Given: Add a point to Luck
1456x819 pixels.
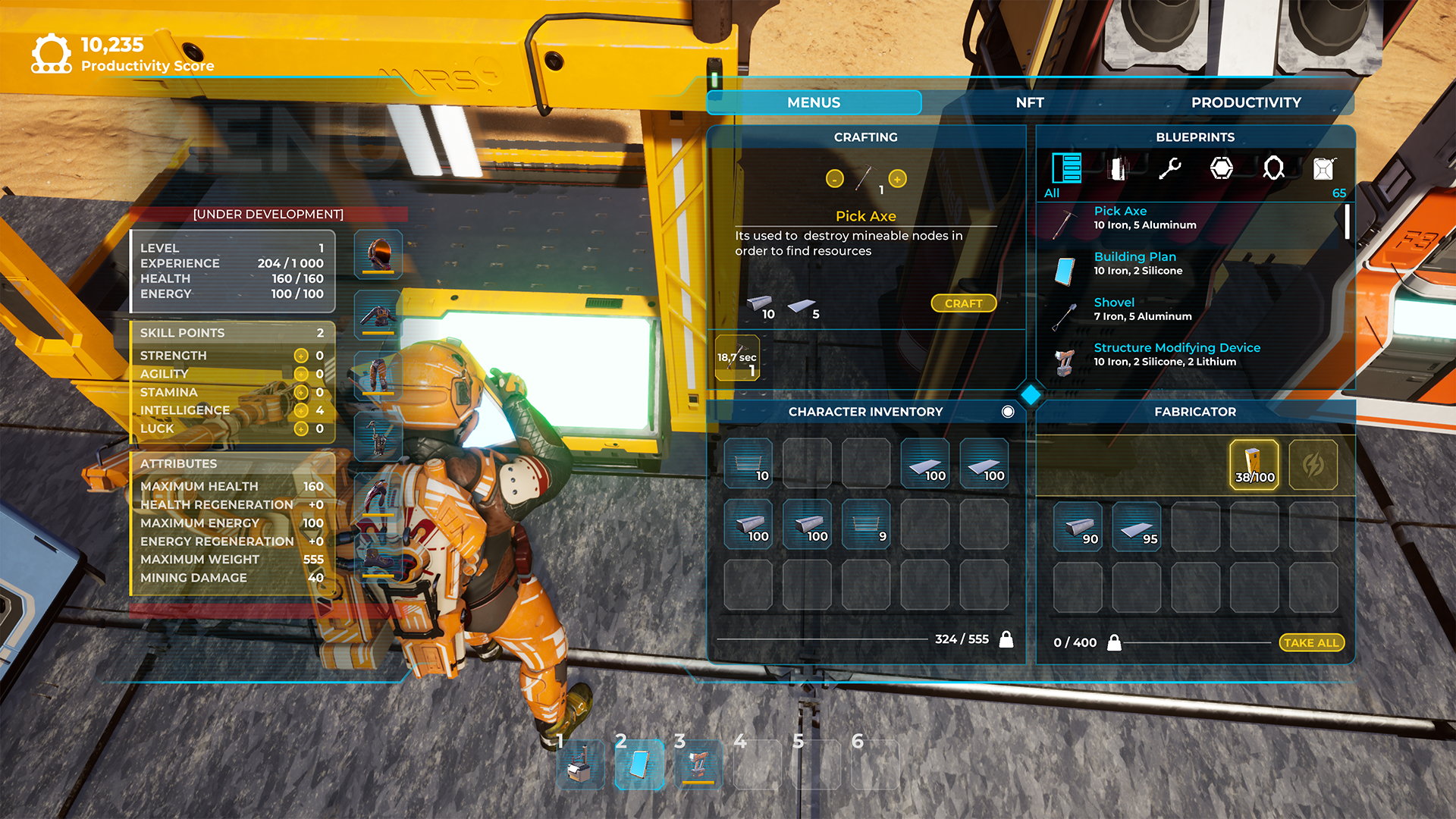Looking at the screenshot, I should [301, 428].
